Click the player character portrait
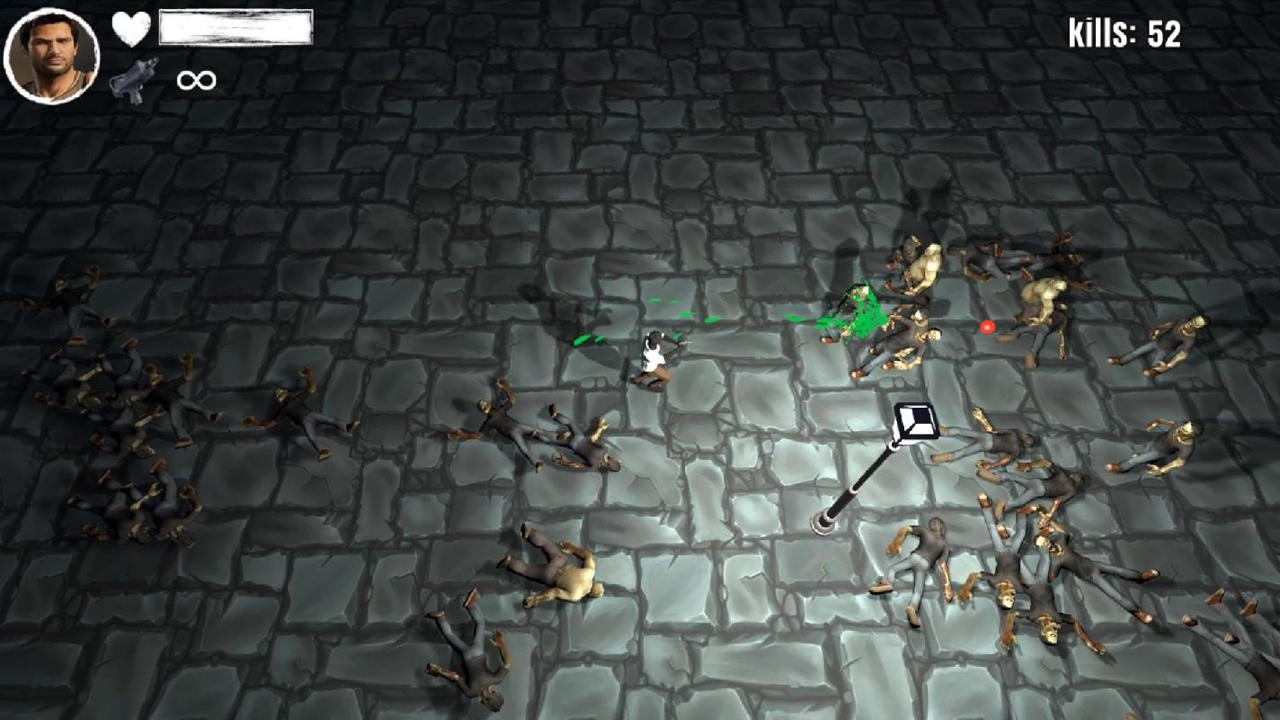1280x720 pixels. (52, 56)
